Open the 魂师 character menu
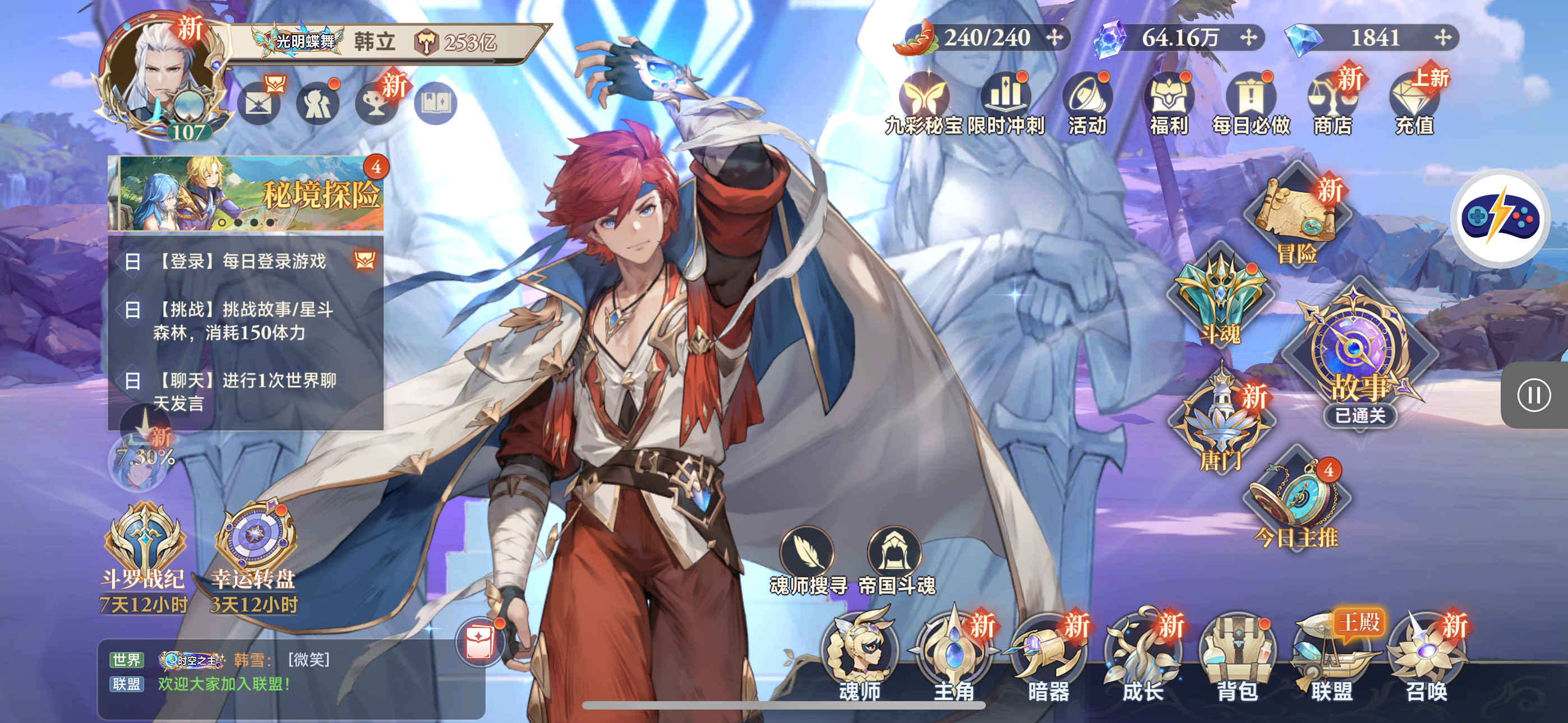The height and width of the screenshot is (723, 1568). pyautogui.click(x=860, y=654)
